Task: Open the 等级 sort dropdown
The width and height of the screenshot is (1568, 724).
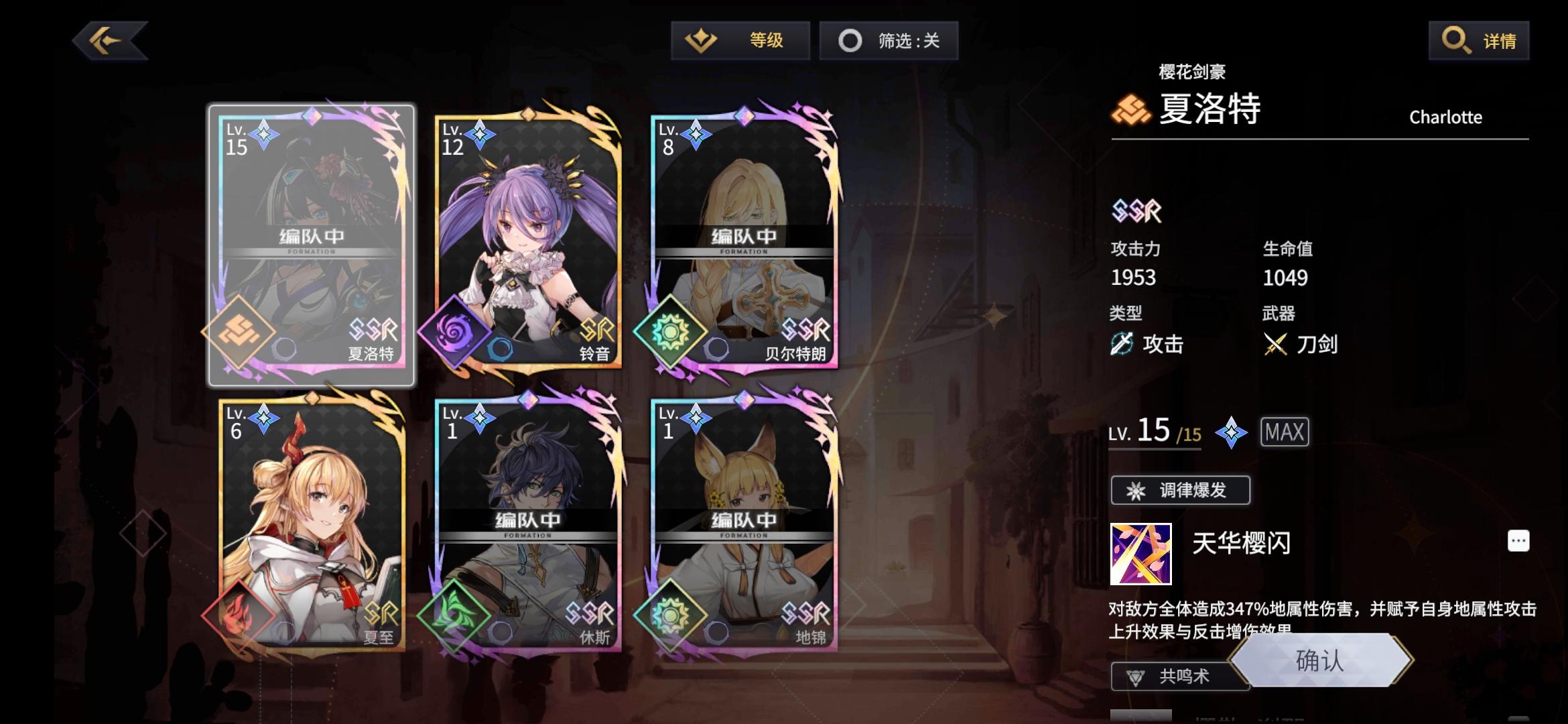Action: coord(740,40)
